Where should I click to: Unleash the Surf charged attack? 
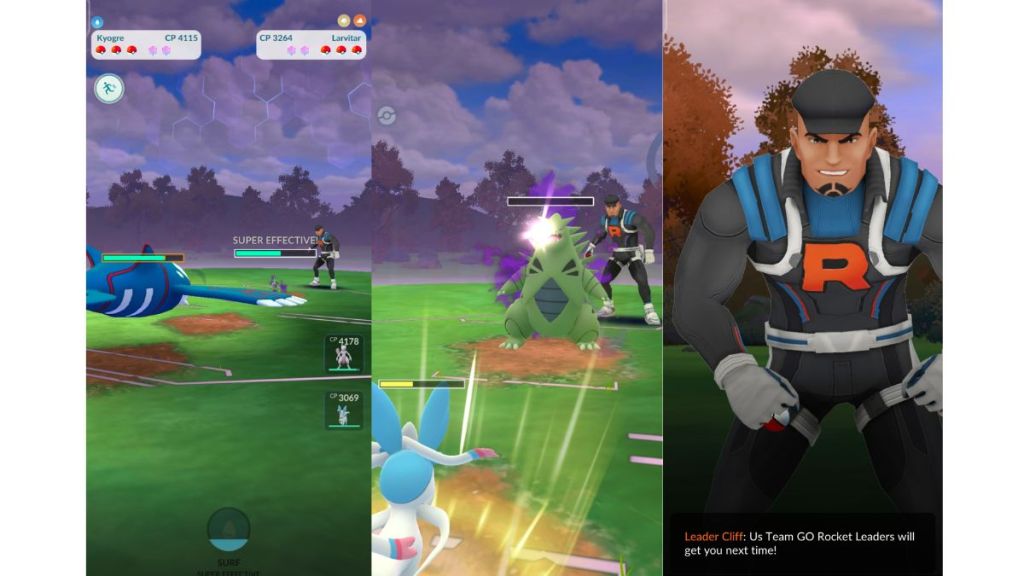tap(228, 528)
